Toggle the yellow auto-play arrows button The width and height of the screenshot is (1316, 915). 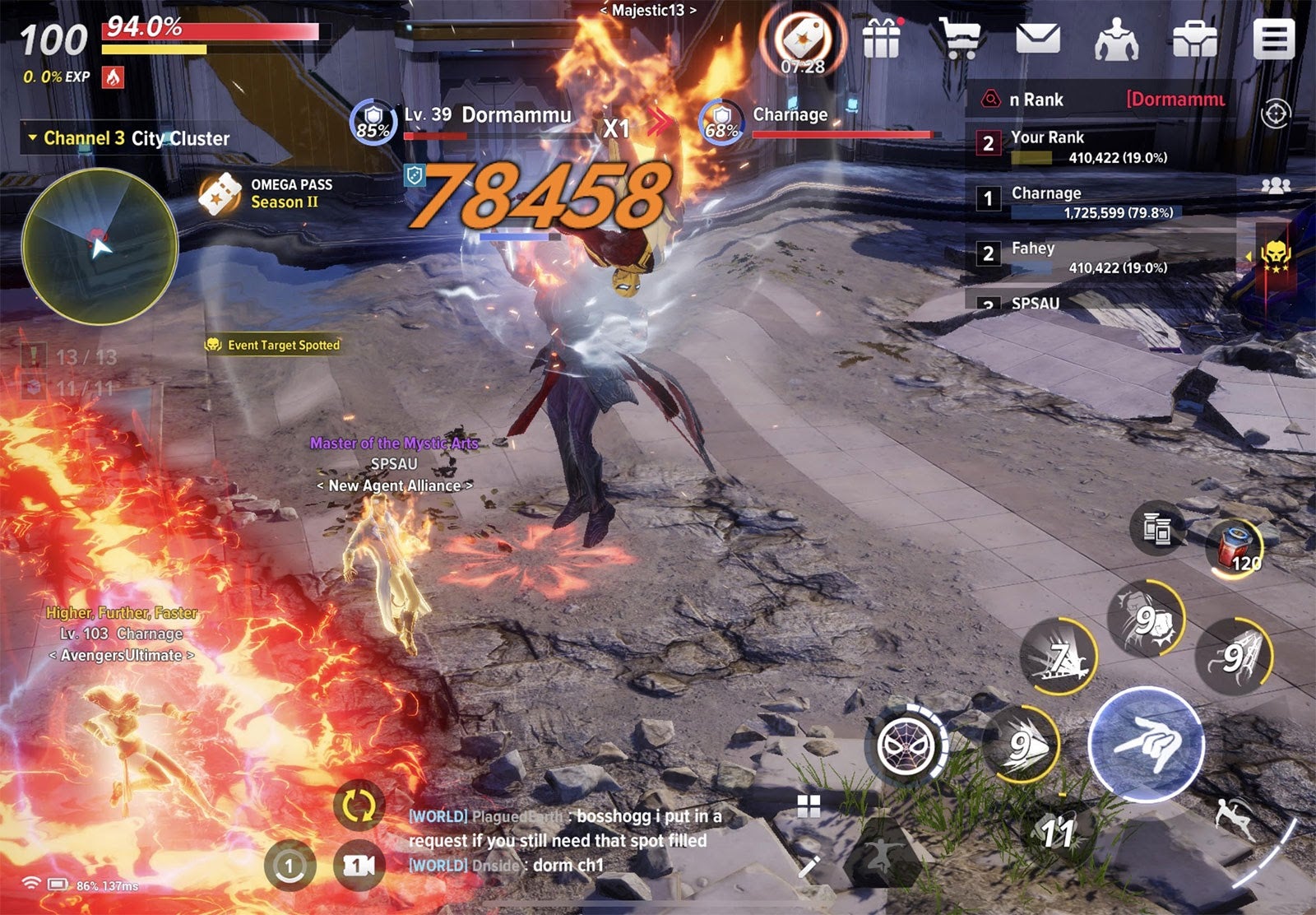359,806
